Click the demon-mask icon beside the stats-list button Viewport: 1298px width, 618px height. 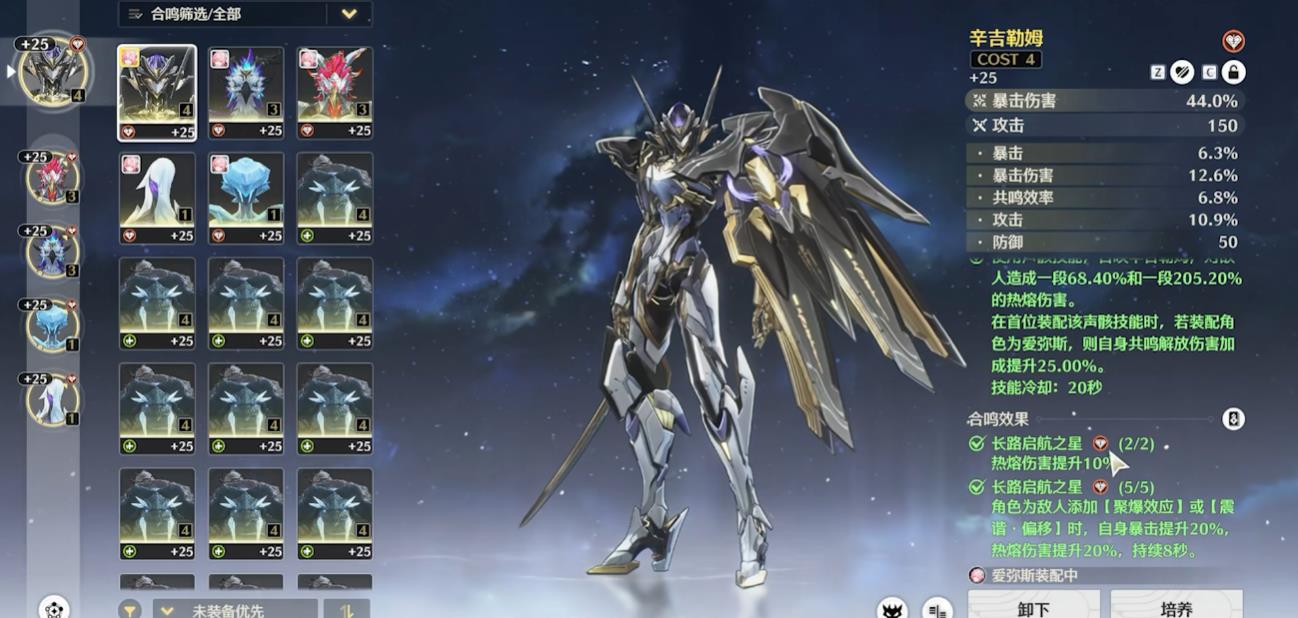[892, 609]
